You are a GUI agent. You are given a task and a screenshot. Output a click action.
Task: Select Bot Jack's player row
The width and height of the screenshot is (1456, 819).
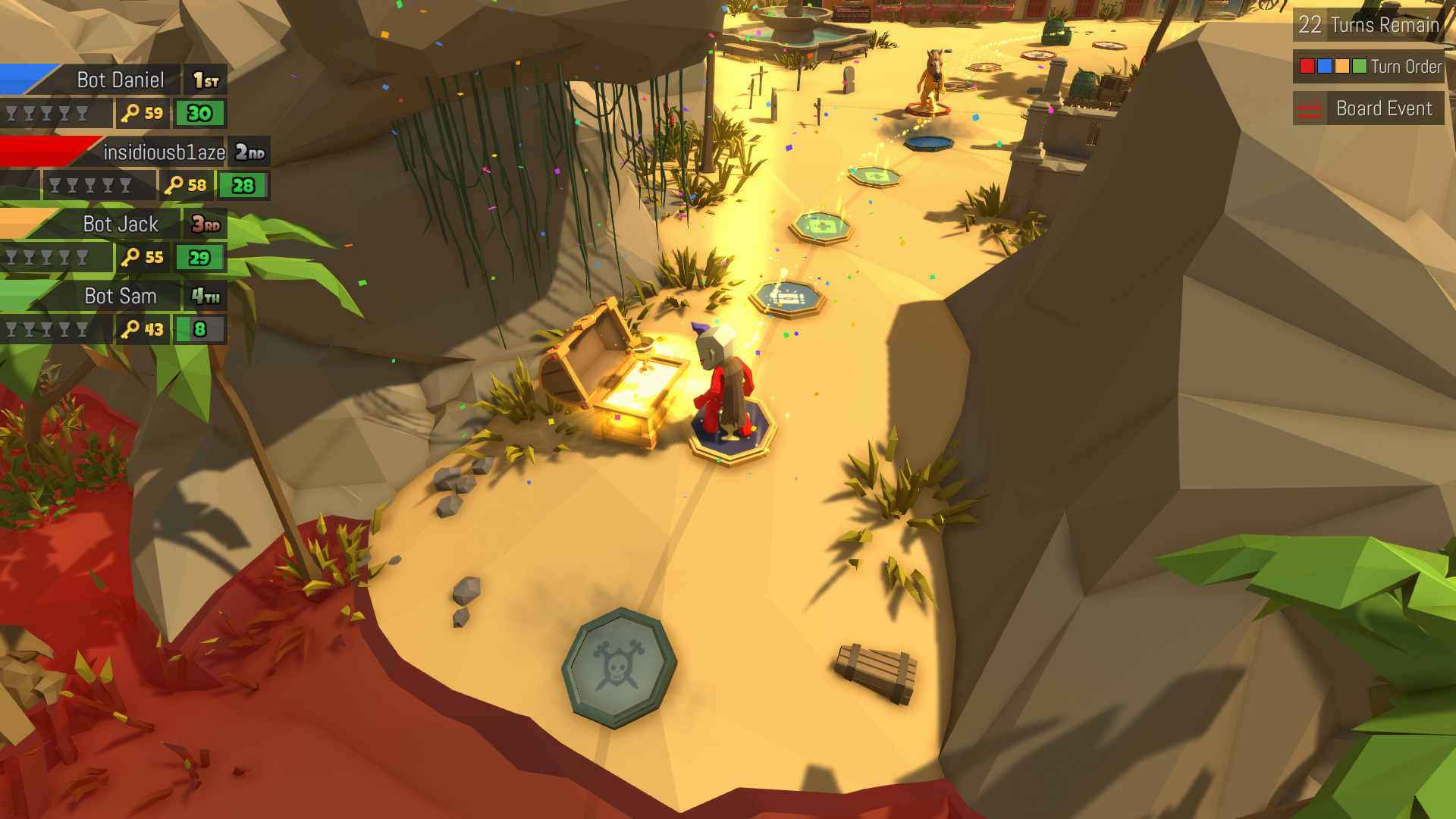[x=120, y=224]
